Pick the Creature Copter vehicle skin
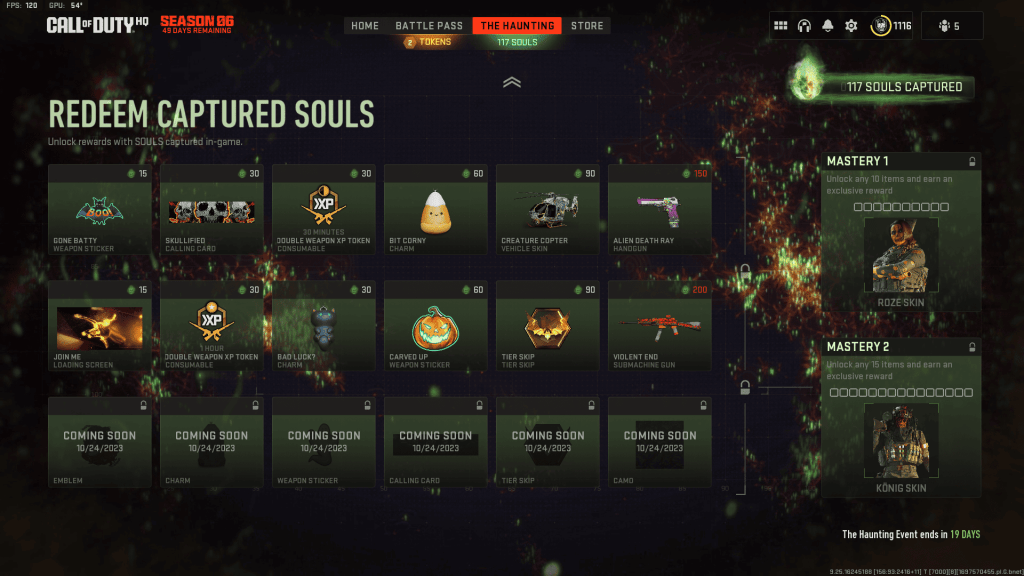Viewport: 1024px width, 576px height. 548,209
